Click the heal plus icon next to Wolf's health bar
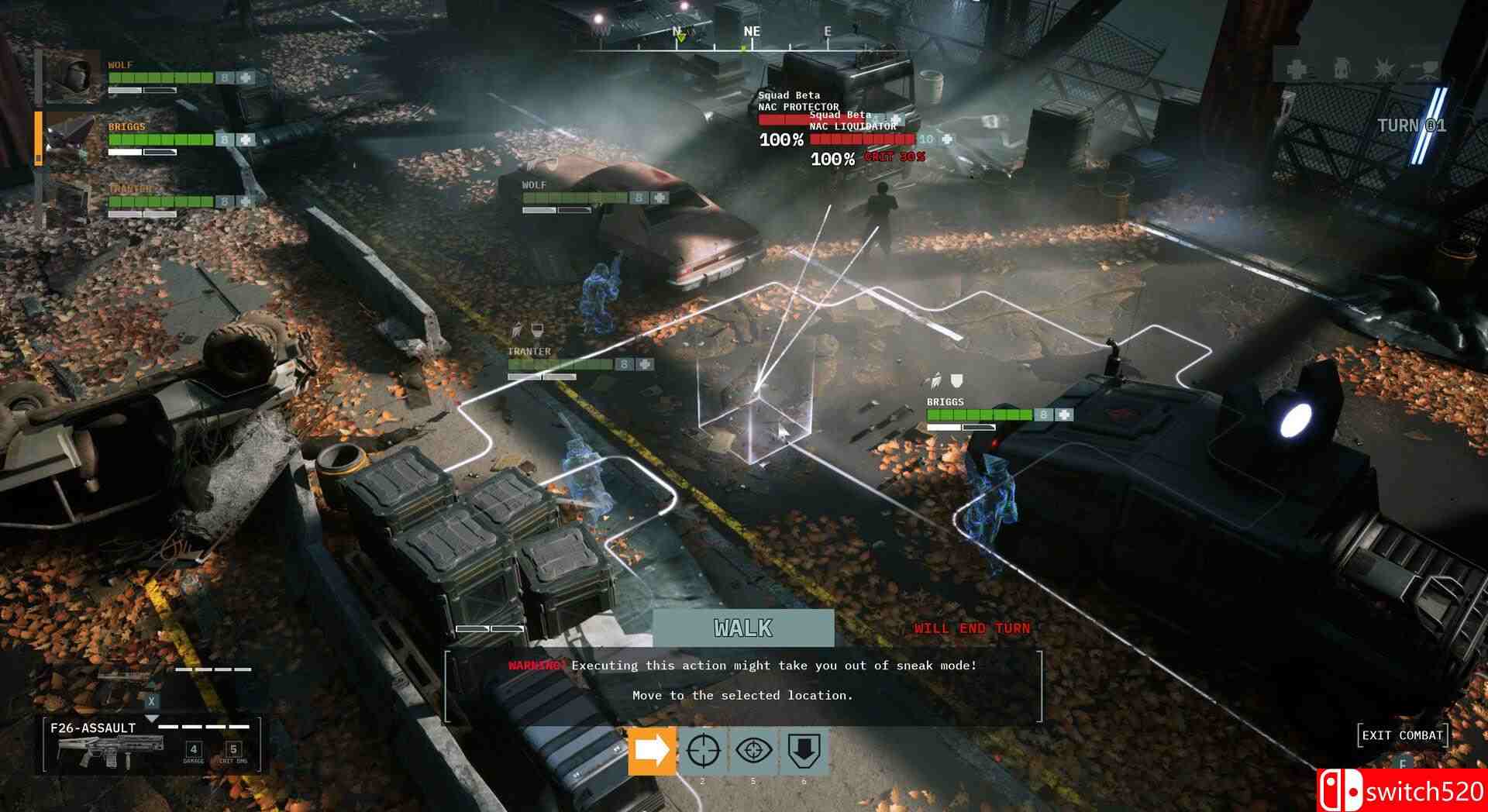1488x812 pixels. (x=246, y=77)
